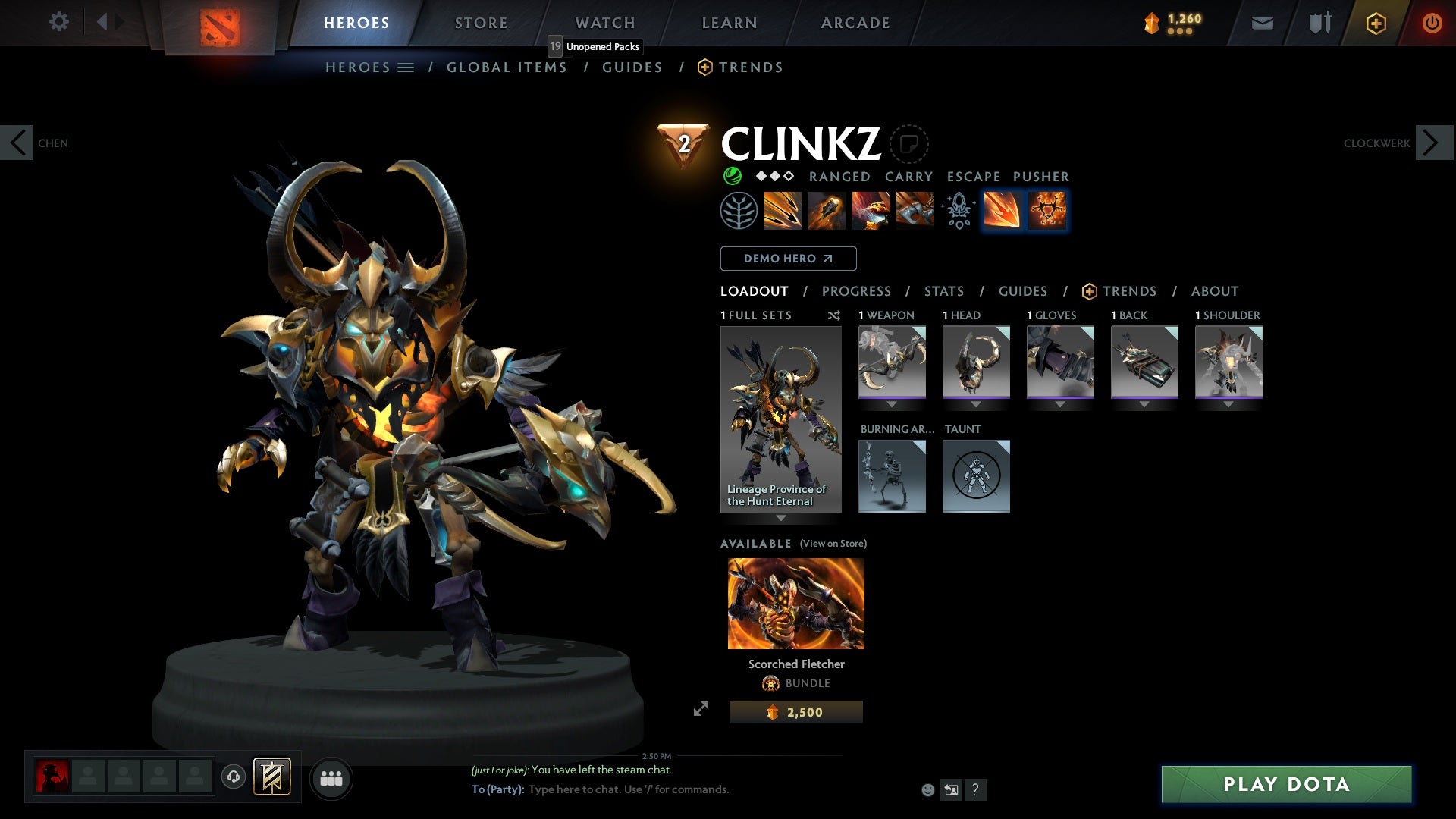The image size is (1456, 819).
Task: Click the green checkmark beside Clinkz's name
Action: click(x=732, y=177)
